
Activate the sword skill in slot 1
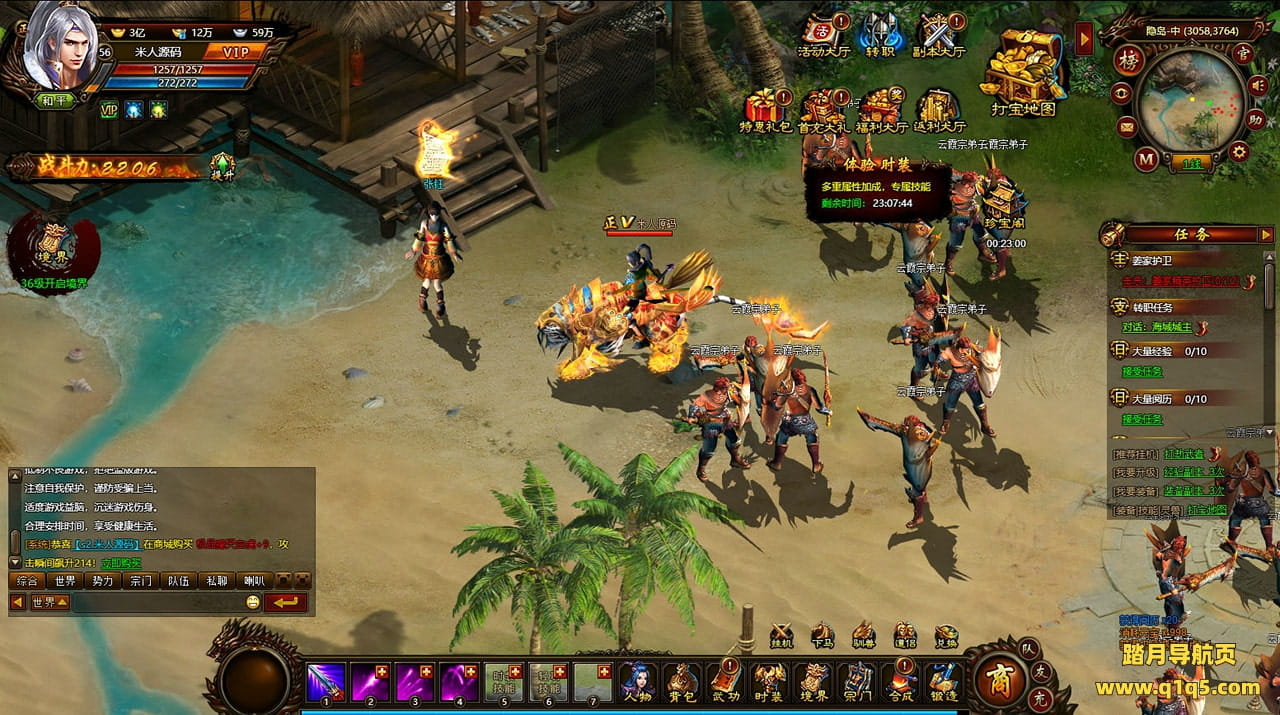326,682
